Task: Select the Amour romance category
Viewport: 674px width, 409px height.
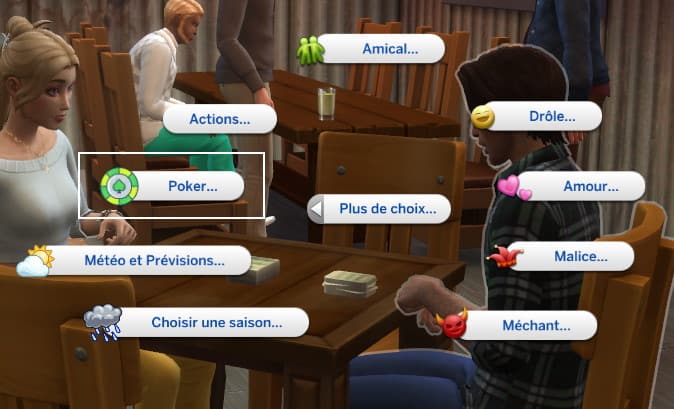Action: tap(590, 186)
